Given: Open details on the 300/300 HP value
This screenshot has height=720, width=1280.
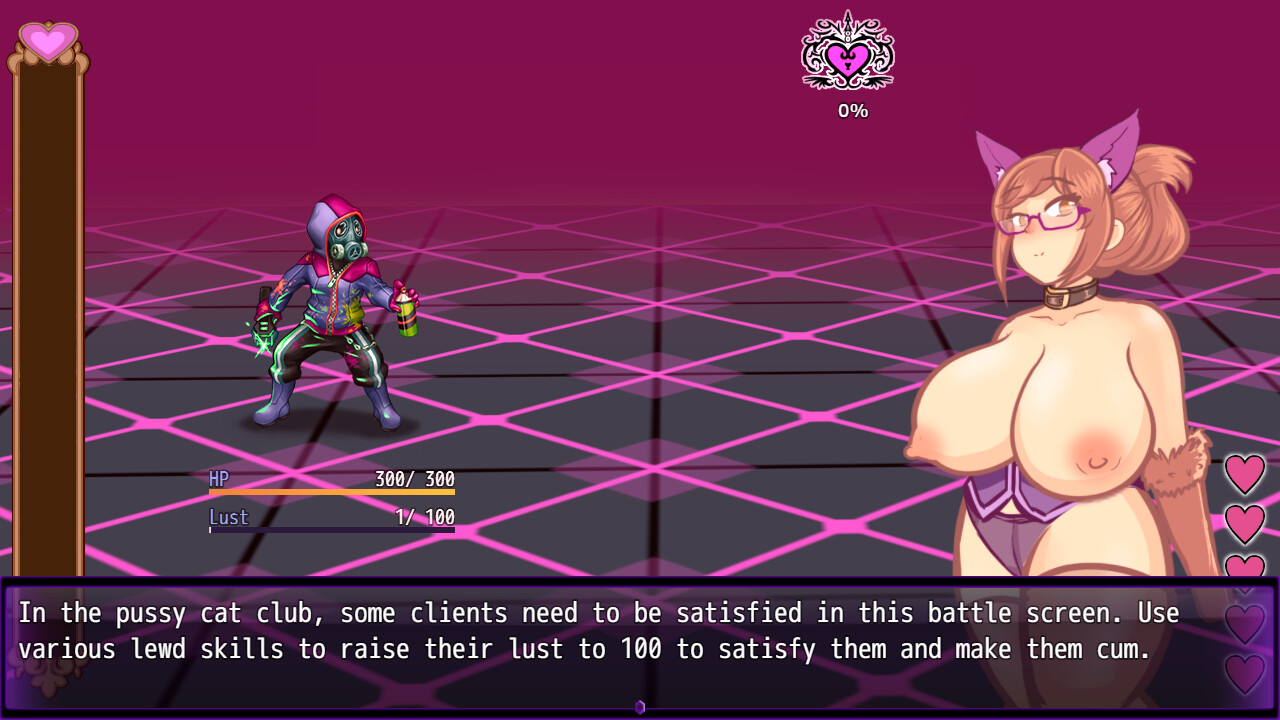Looking at the screenshot, I should point(413,479).
